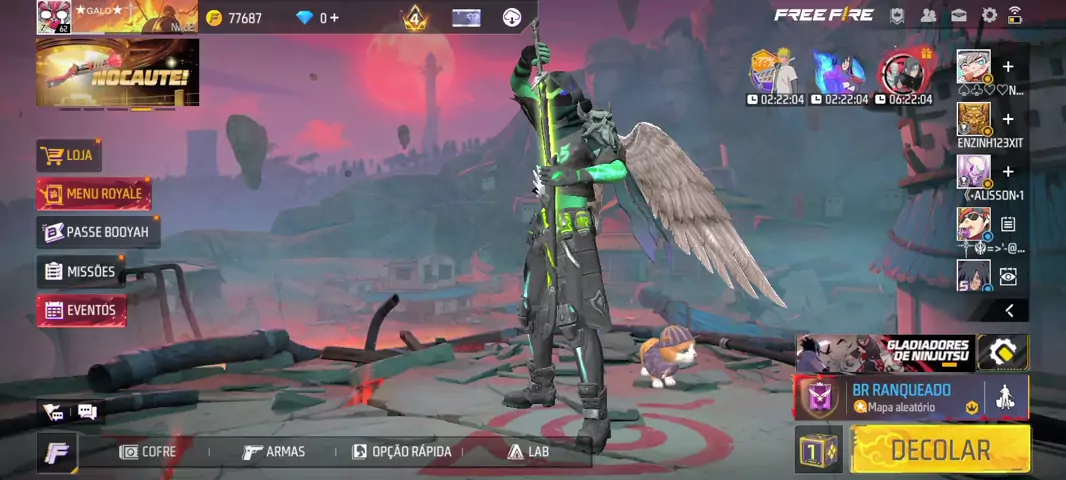The height and width of the screenshot is (480, 1066).
Task: View the NOCAUTE! promotional banner
Action: (117, 73)
